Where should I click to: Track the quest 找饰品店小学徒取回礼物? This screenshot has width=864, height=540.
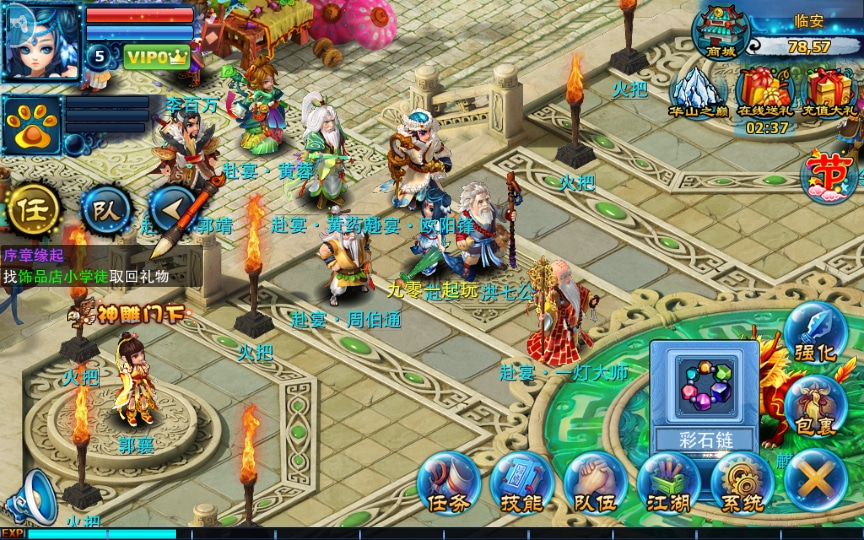click(x=86, y=277)
